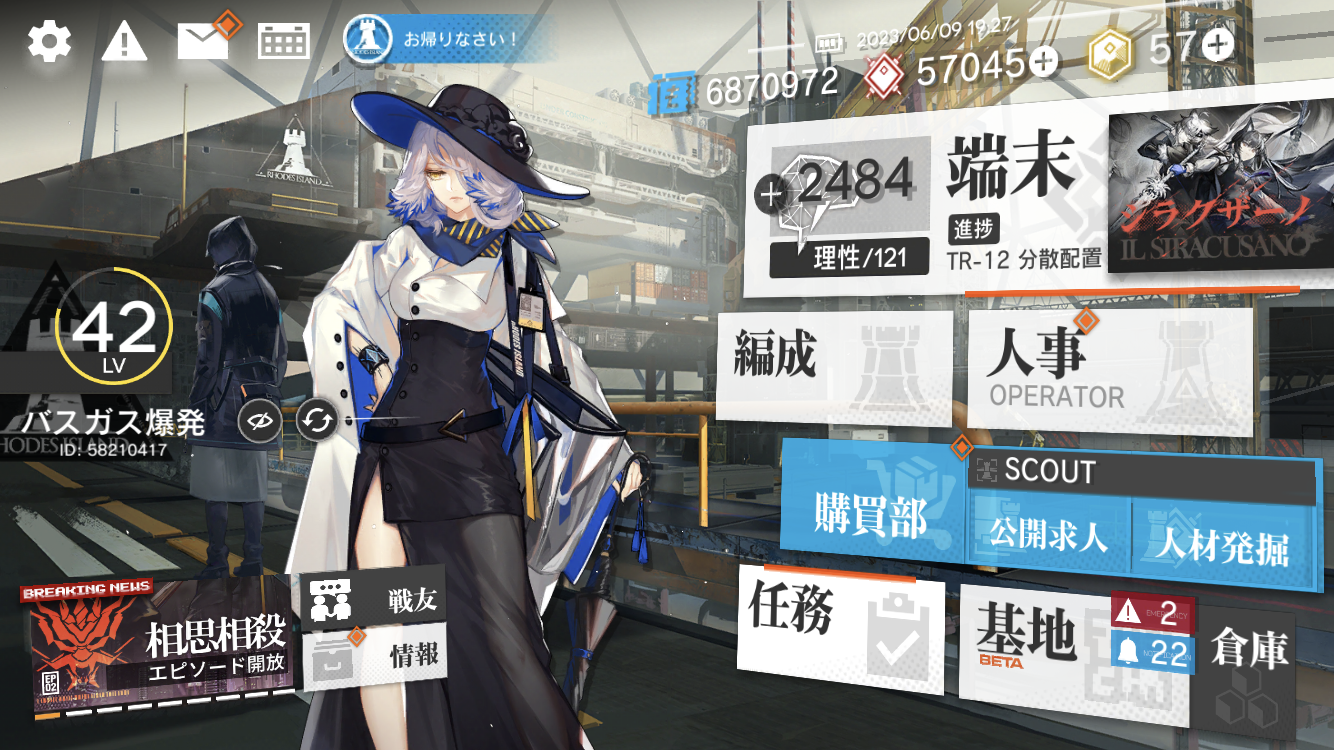The width and height of the screenshot is (1334, 750).
Task: Show the warning notice icon
Action: tap(125, 41)
